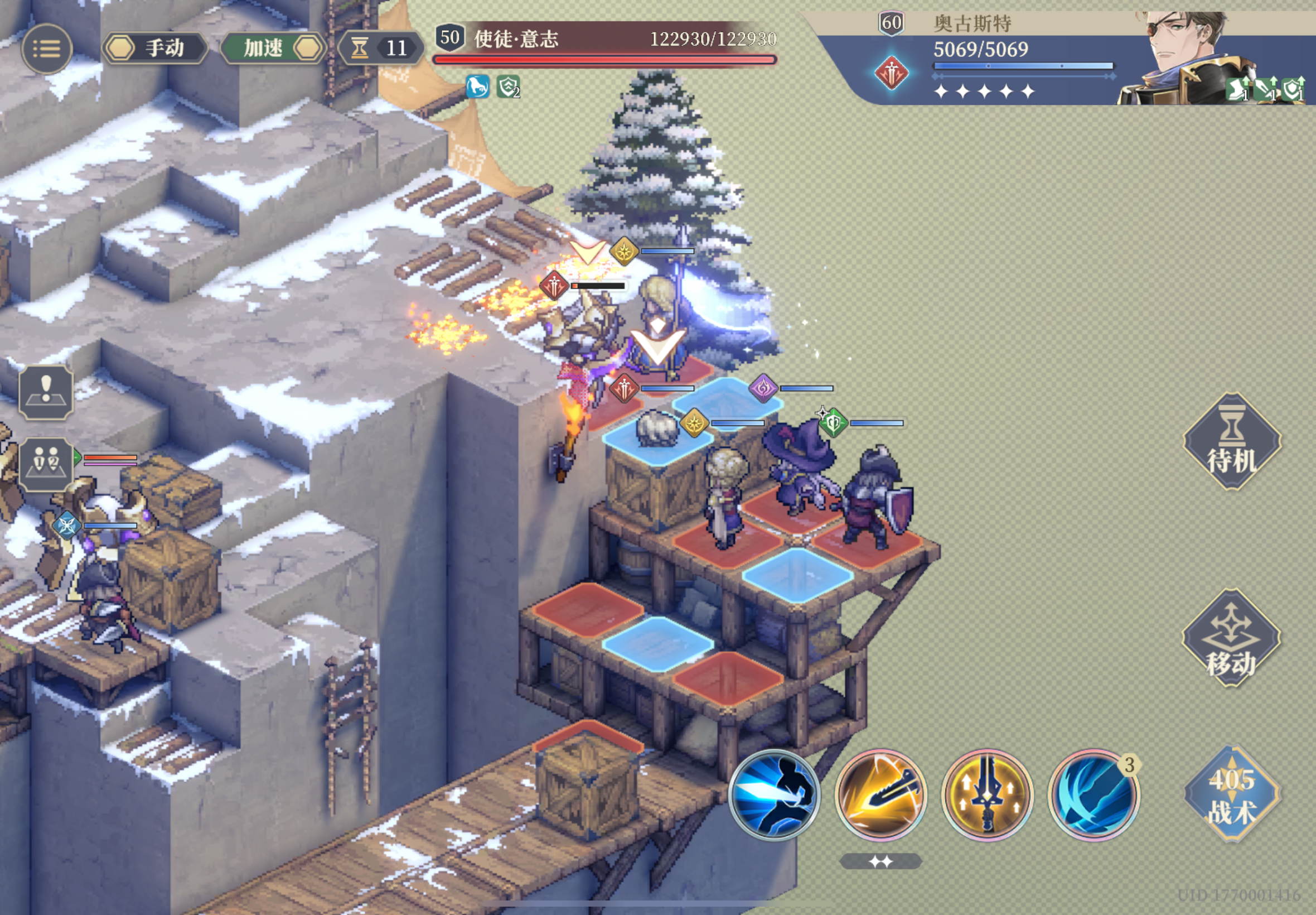1316x915 pixels.
Task: Open the hamburger list menu
Action: (x=46, y=49)
